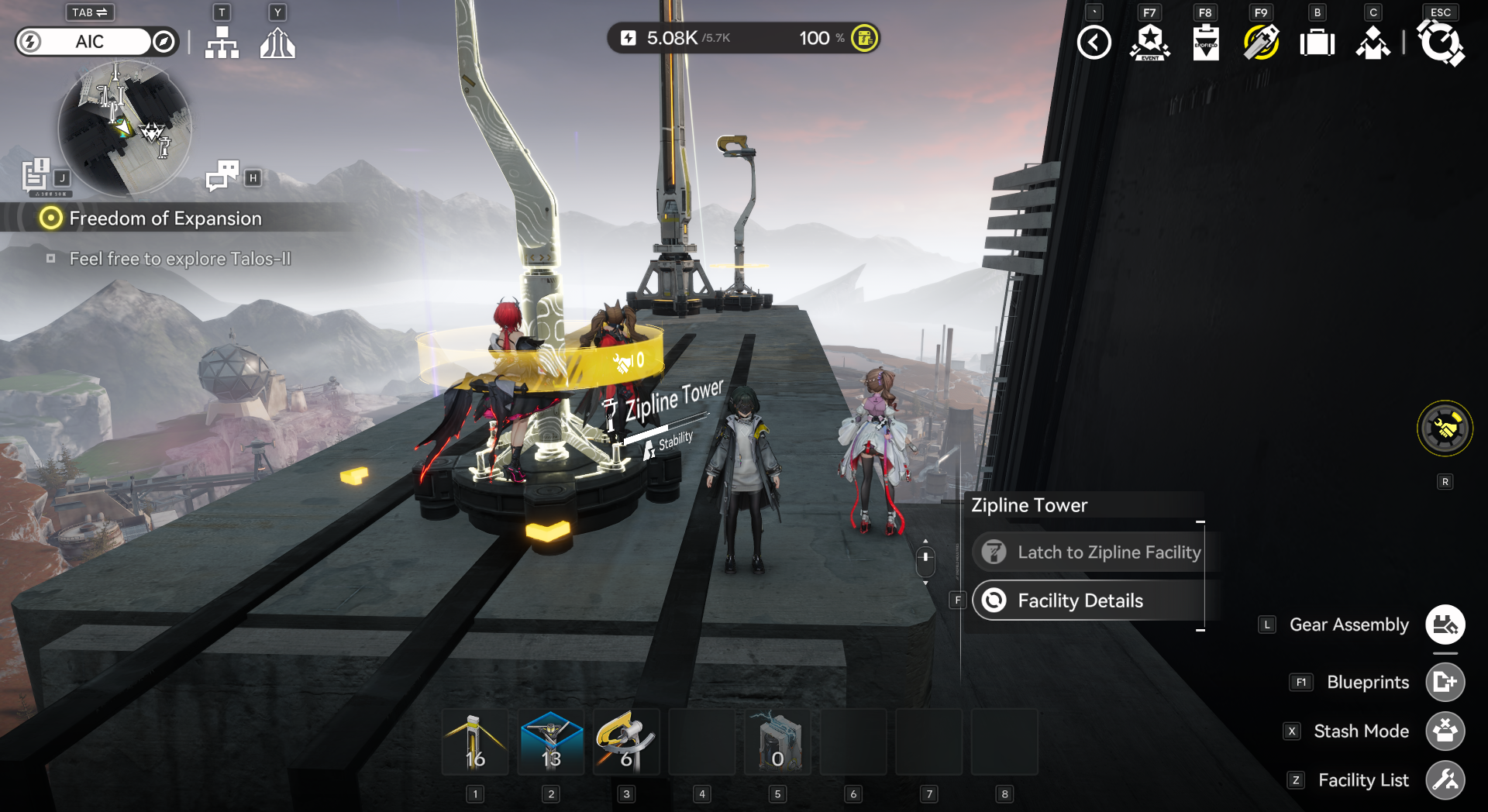
Task: Activate Stash Mode
Action: 1445,731
